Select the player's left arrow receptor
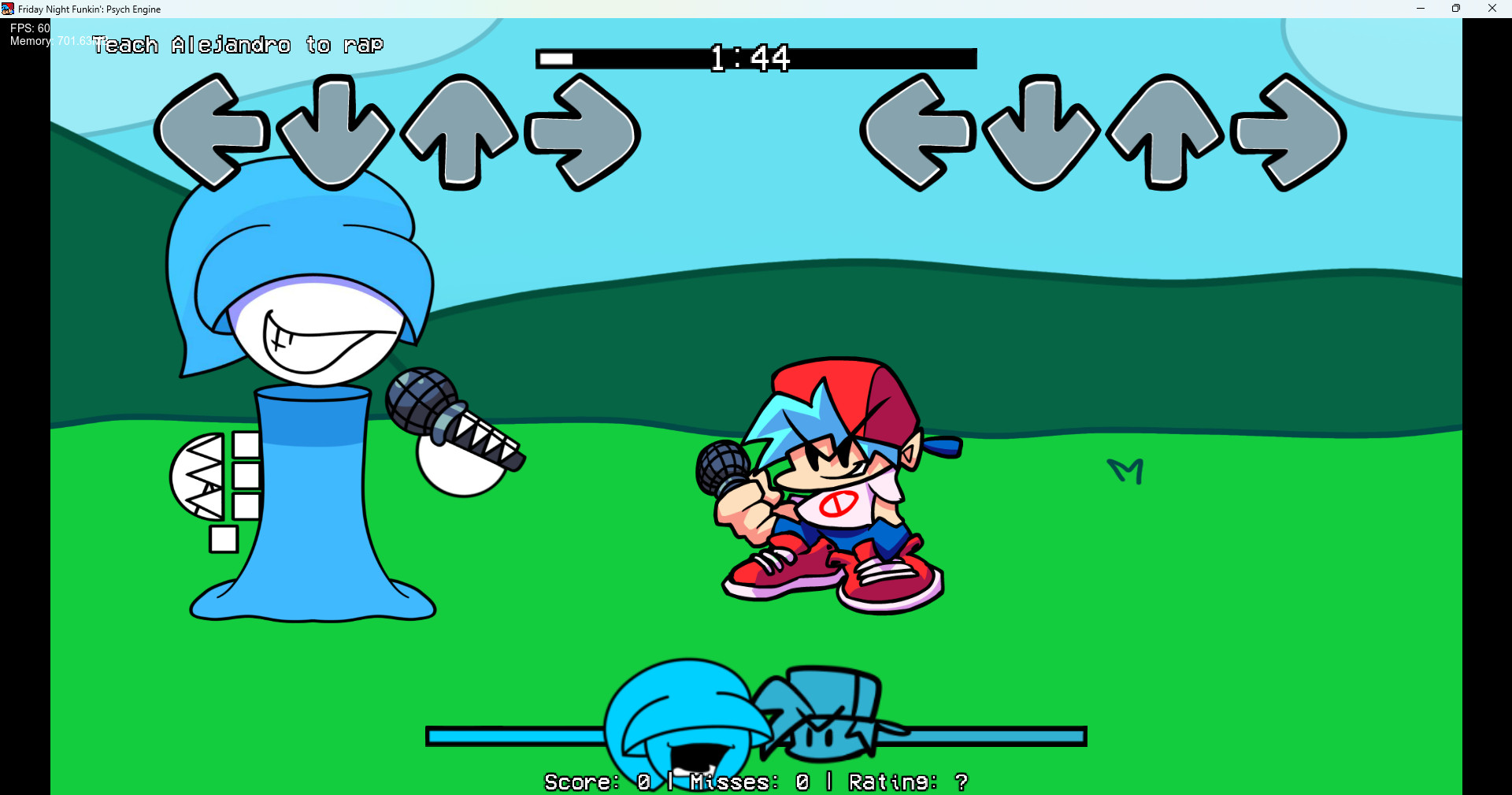 coord(916,132)
